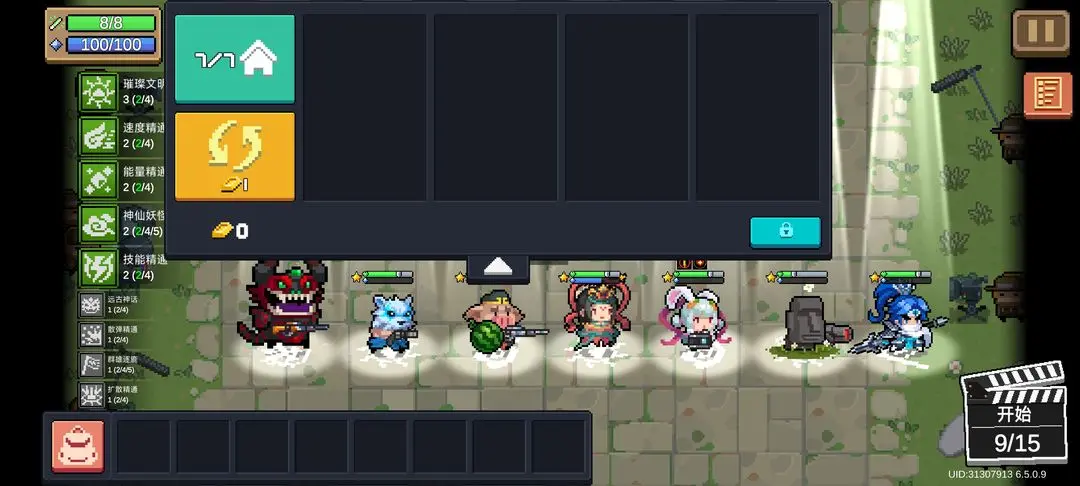Show the 群雄逐鹿 synergy entry

click(93, 364)
